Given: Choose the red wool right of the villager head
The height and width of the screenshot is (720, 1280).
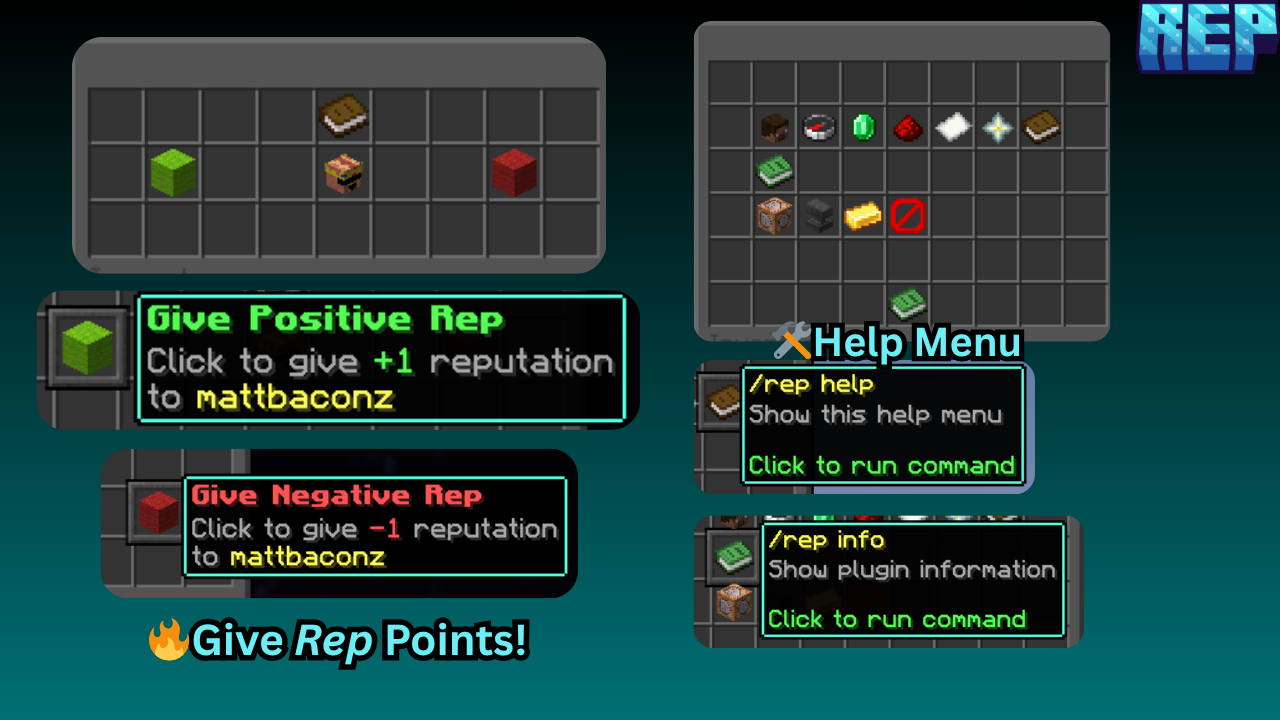Looking at the screenshot, I should click(x=514, y=172).
